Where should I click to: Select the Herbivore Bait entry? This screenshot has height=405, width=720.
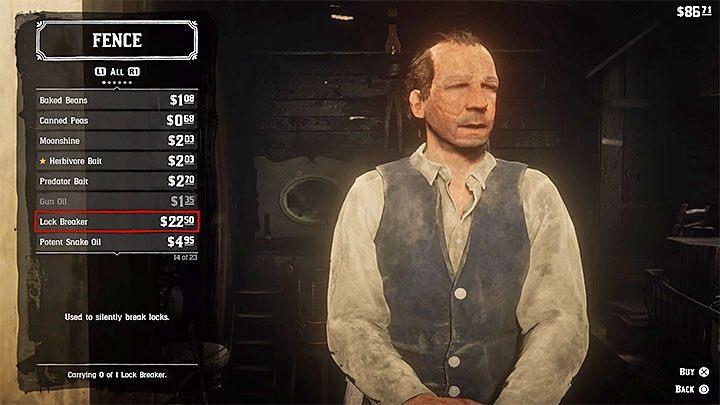click(x=116, y=161)
